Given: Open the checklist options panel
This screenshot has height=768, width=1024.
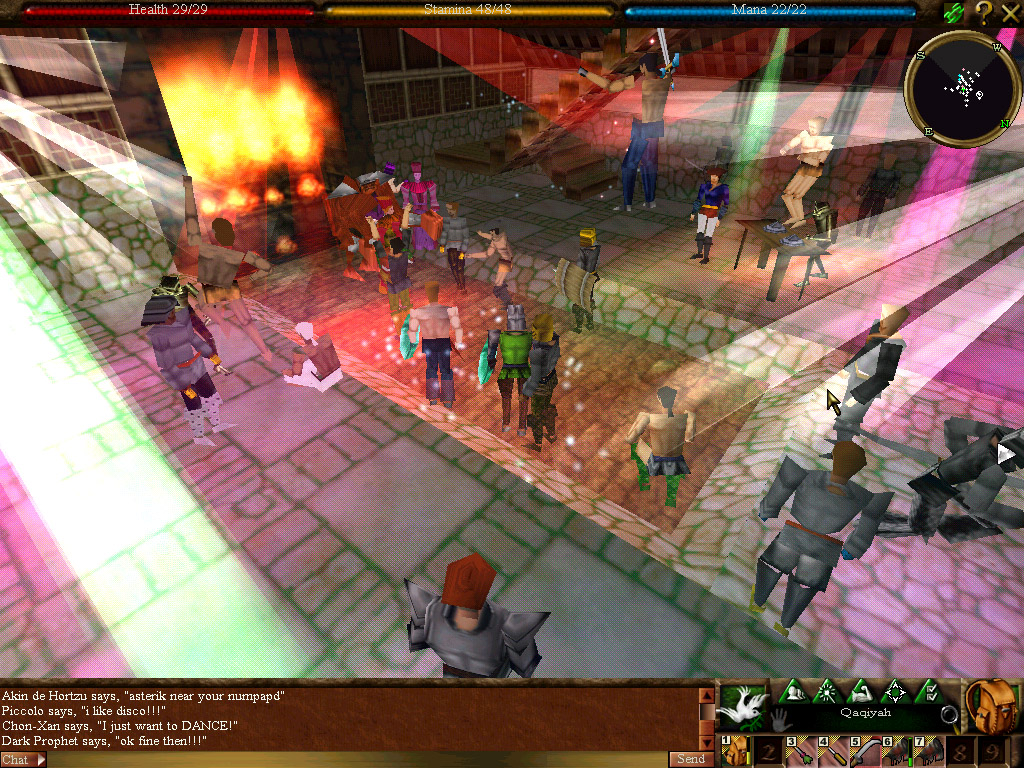Looking at the screenshot, I should coord(928,690).
